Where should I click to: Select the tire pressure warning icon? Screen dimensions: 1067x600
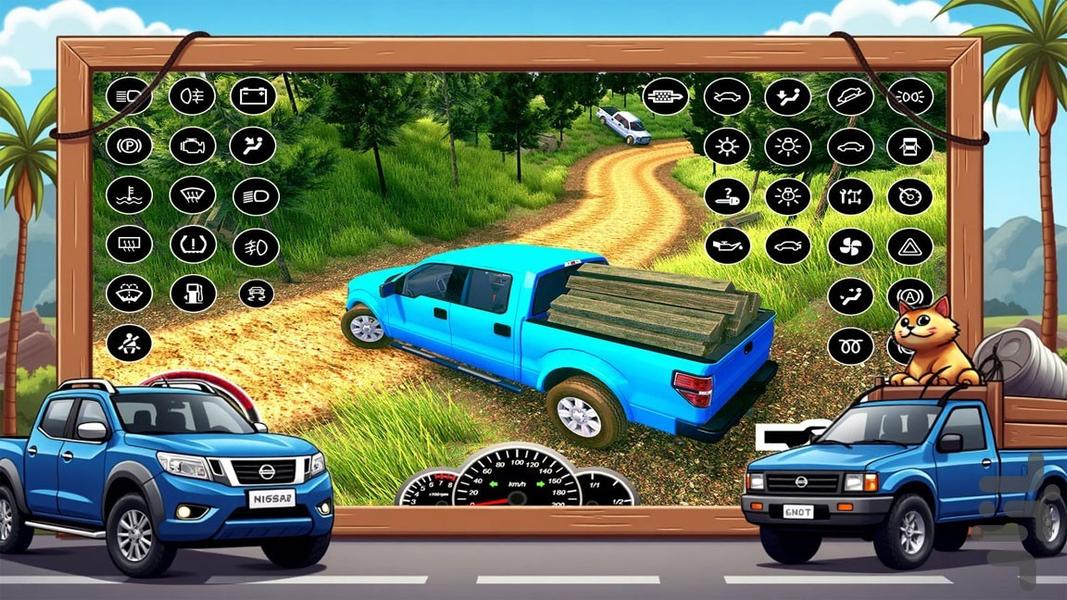192,243
